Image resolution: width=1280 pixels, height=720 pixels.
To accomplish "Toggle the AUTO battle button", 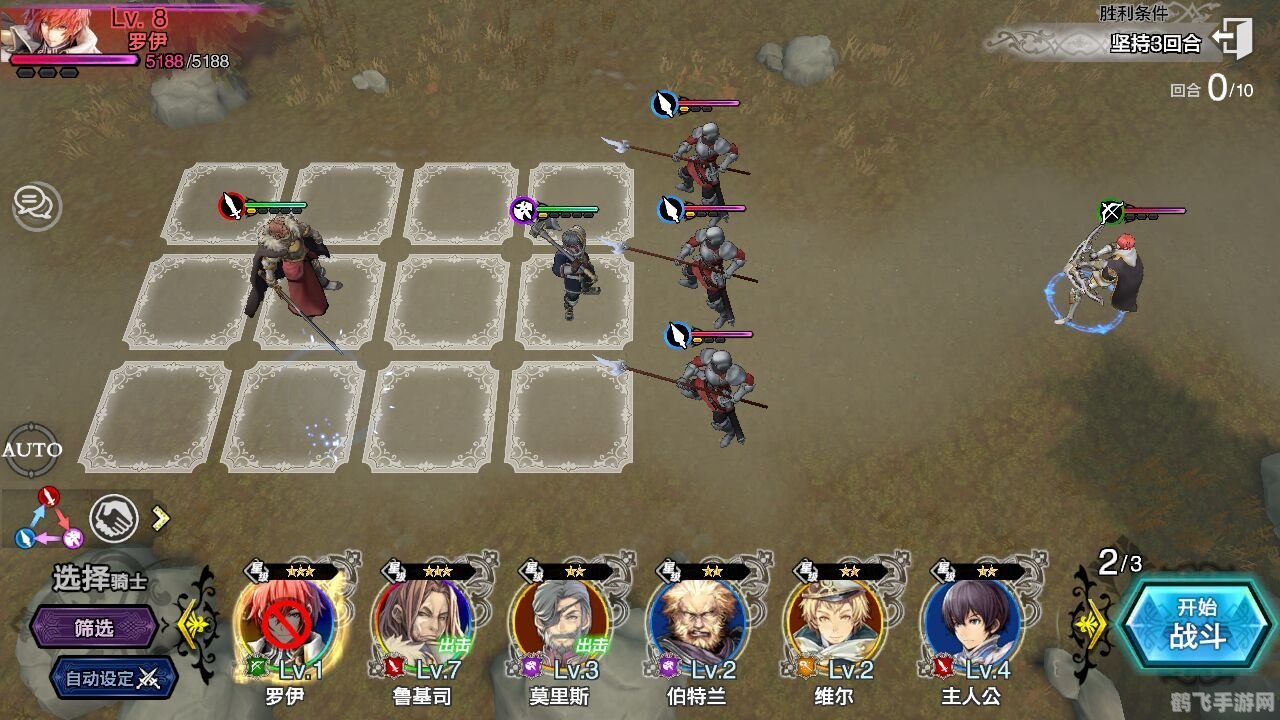I will [x=32, y=449].
